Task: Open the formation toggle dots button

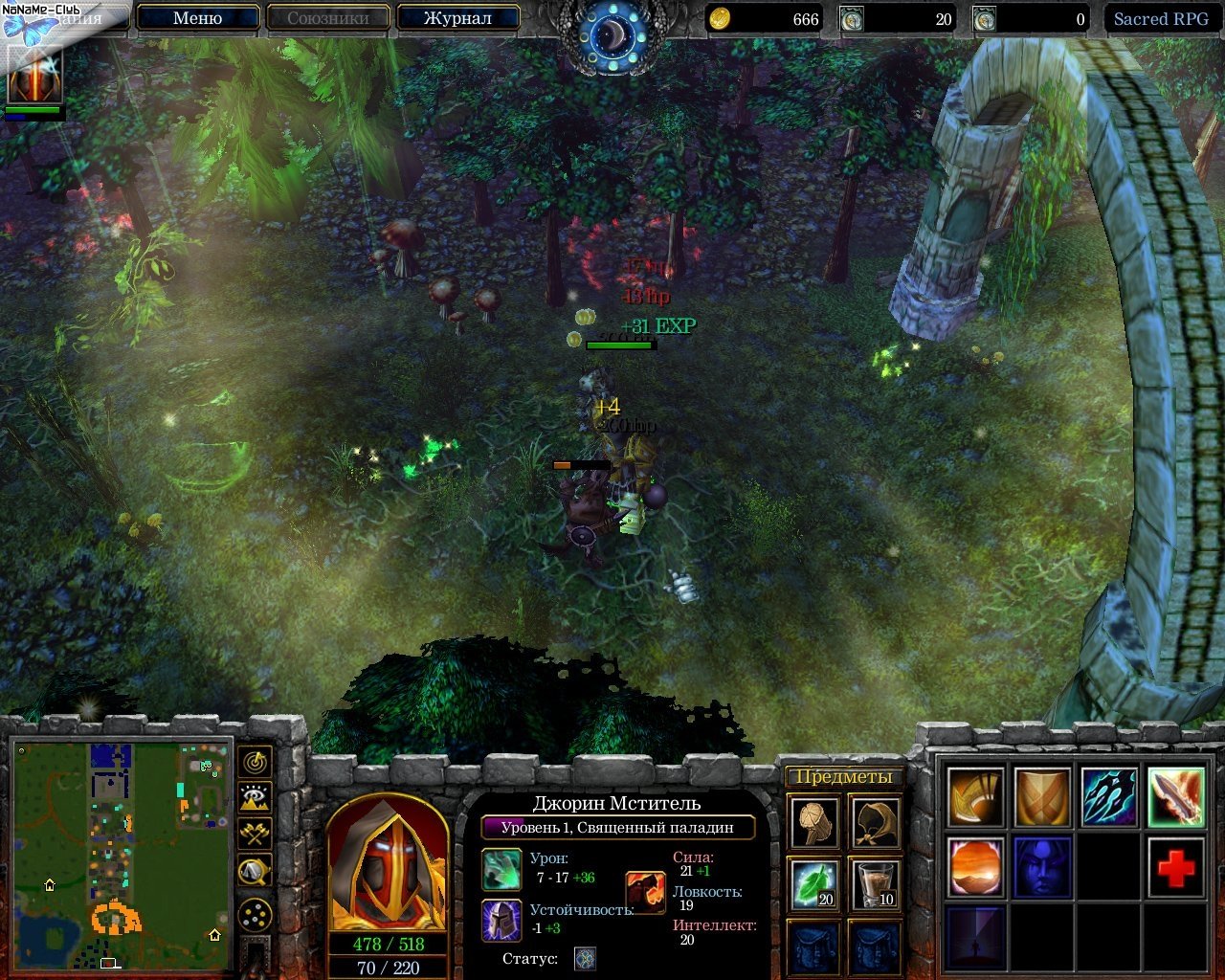Action: [255, 916]
